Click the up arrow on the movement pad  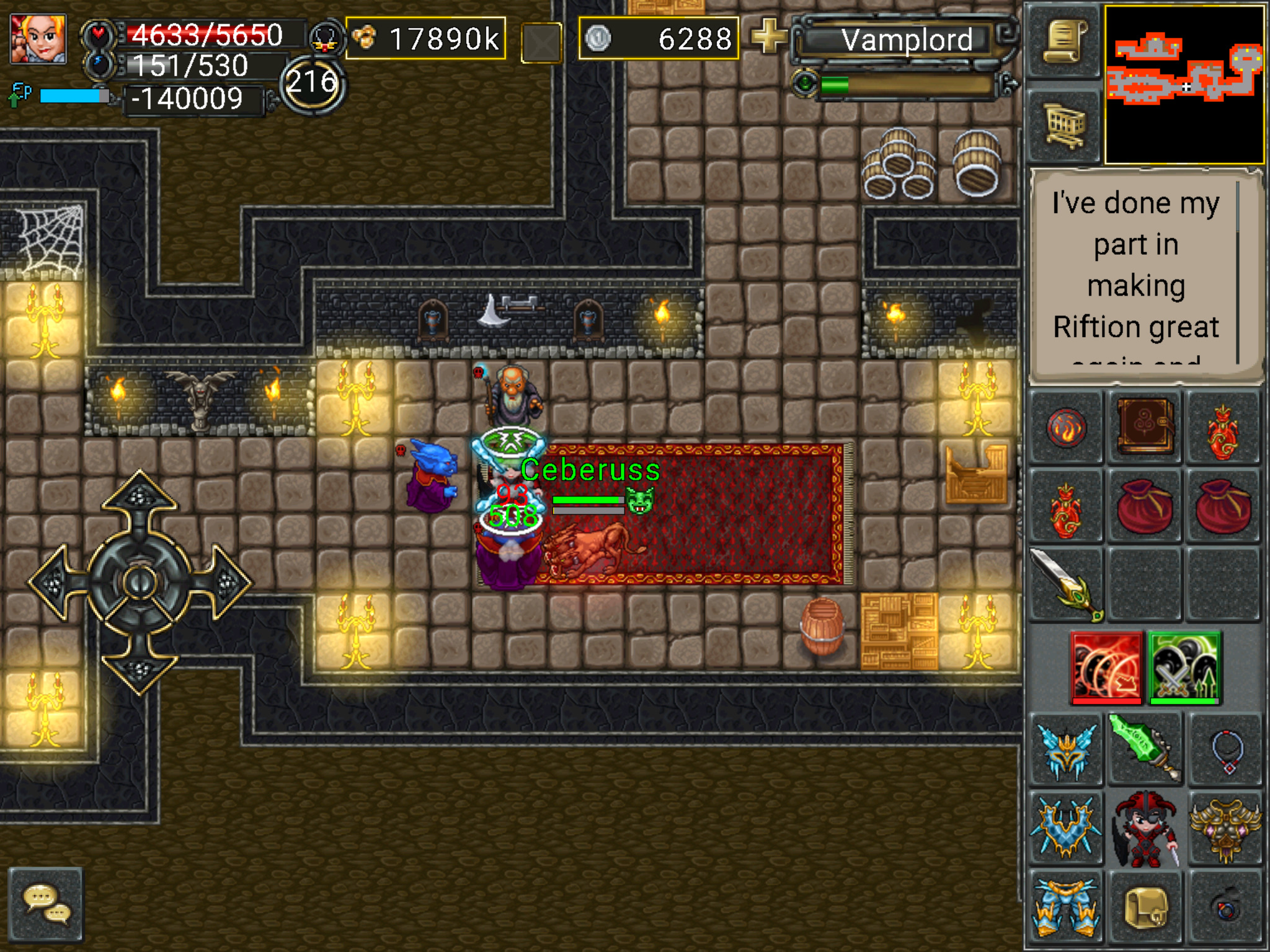pos(140,496)
